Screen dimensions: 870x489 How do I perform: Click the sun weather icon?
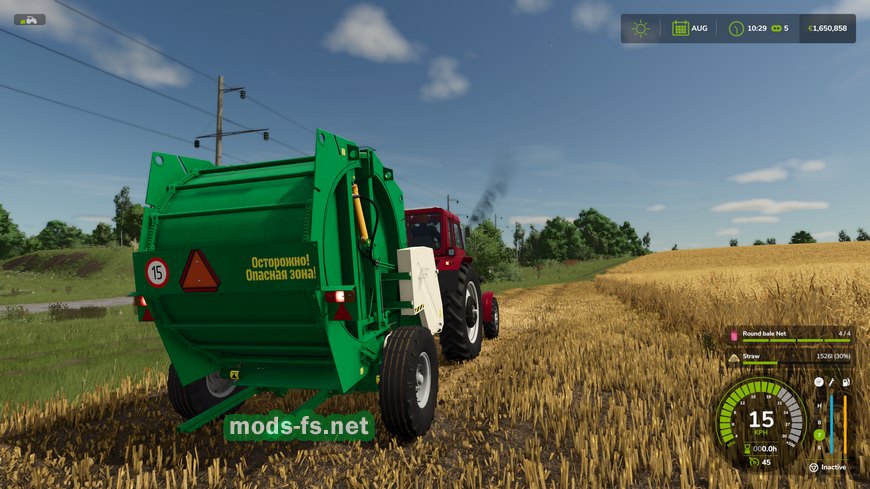point(640,28)
